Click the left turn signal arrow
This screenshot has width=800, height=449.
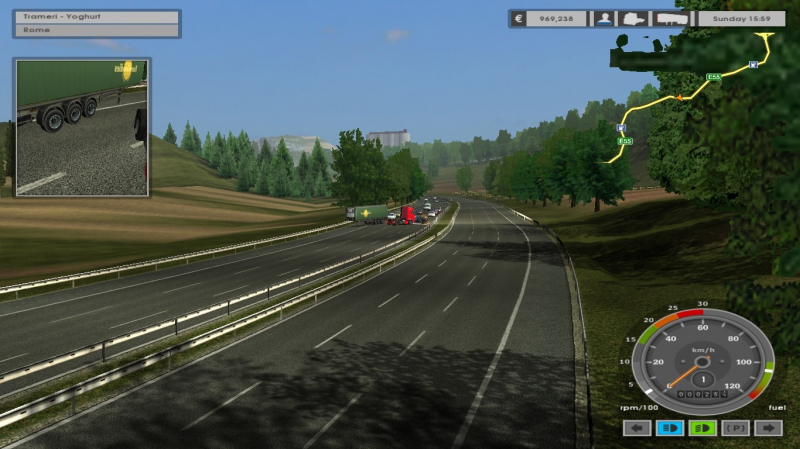tap(637, 428)
